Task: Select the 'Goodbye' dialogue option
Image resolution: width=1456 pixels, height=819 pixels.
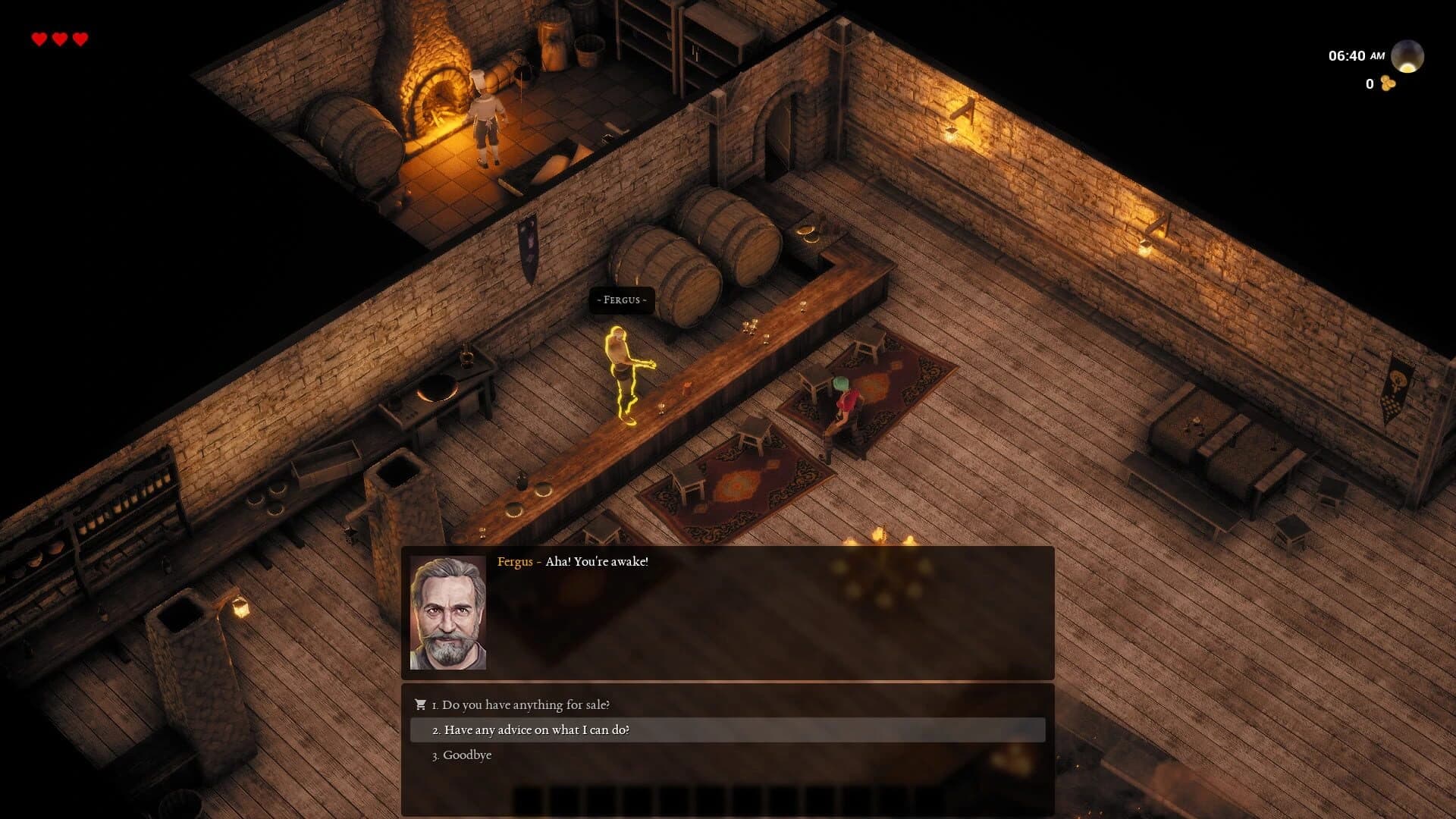Action: point(462,755)
